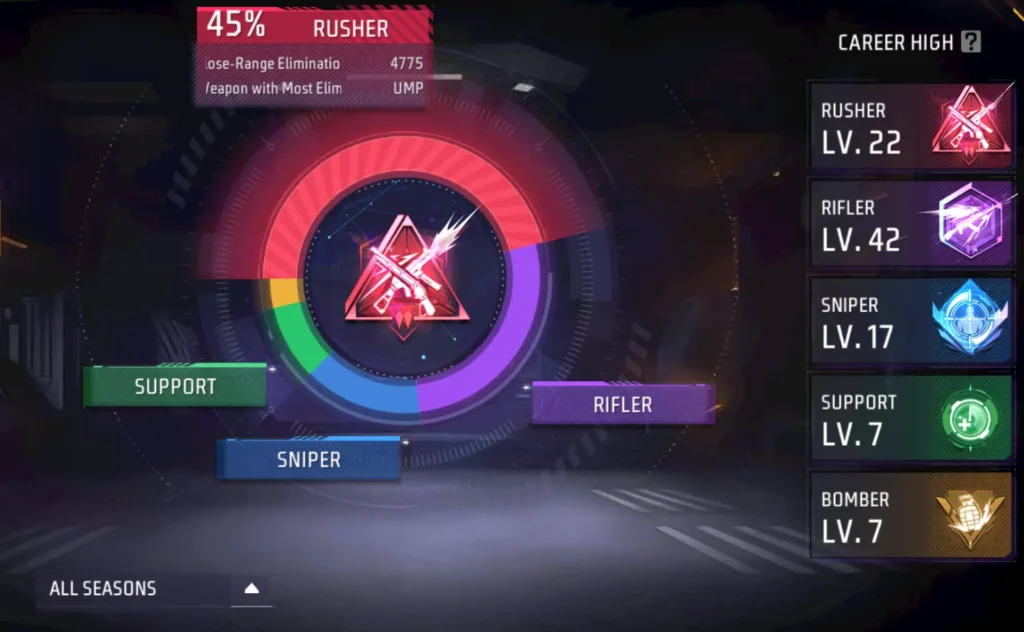Open the Career High help icon
The height and width of the screenshot is (632, 1024).
(x=970, y=42)
